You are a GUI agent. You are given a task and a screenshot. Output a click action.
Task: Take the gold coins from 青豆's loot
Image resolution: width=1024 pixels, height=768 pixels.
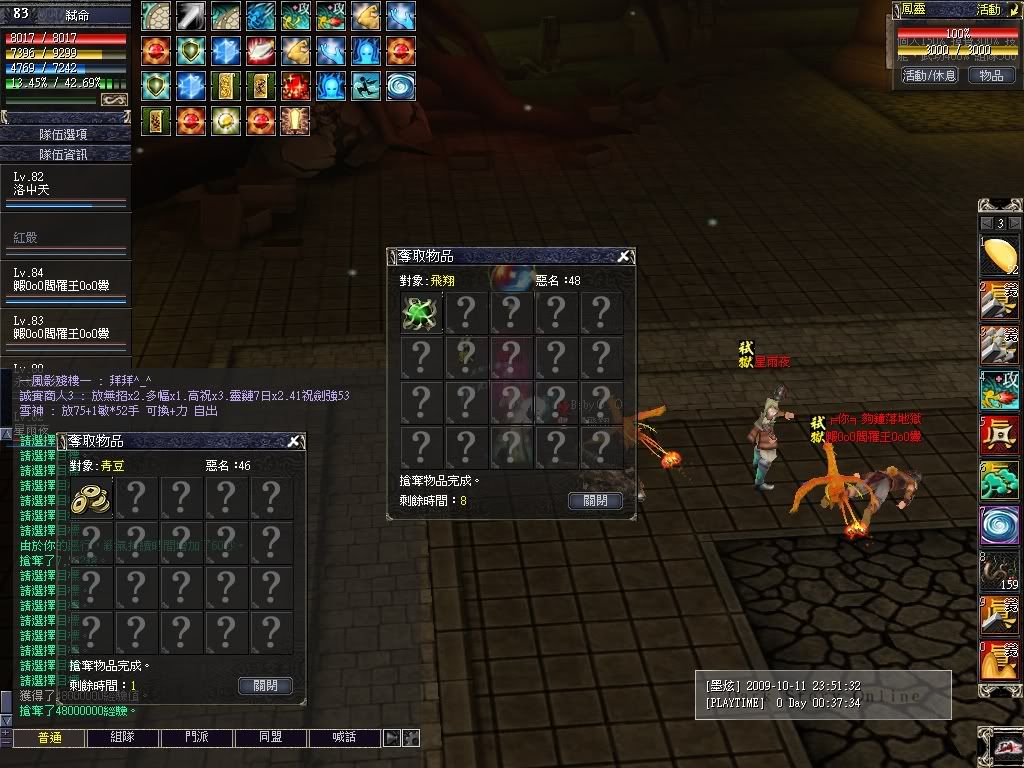point(91,498)
